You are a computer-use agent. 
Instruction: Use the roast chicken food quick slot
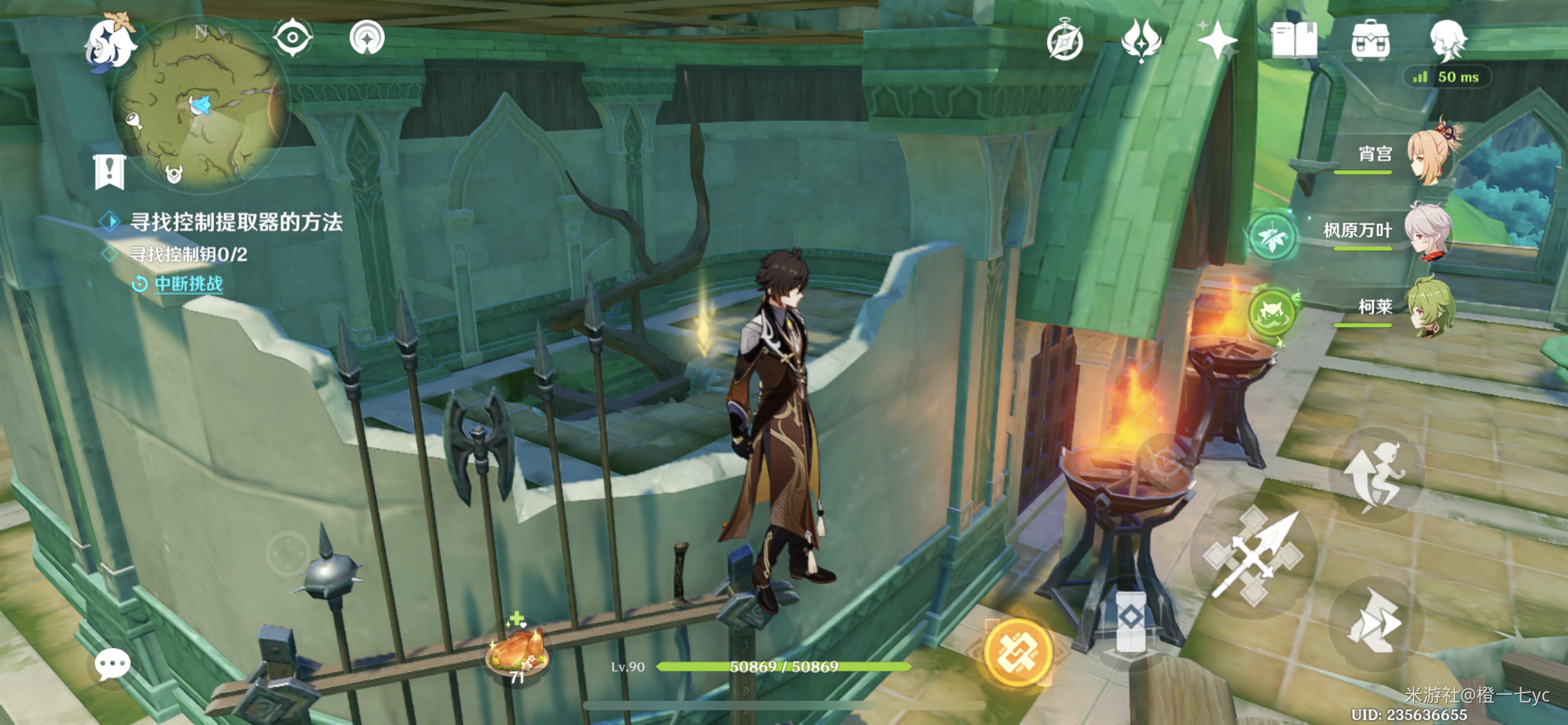coord(517,650)
